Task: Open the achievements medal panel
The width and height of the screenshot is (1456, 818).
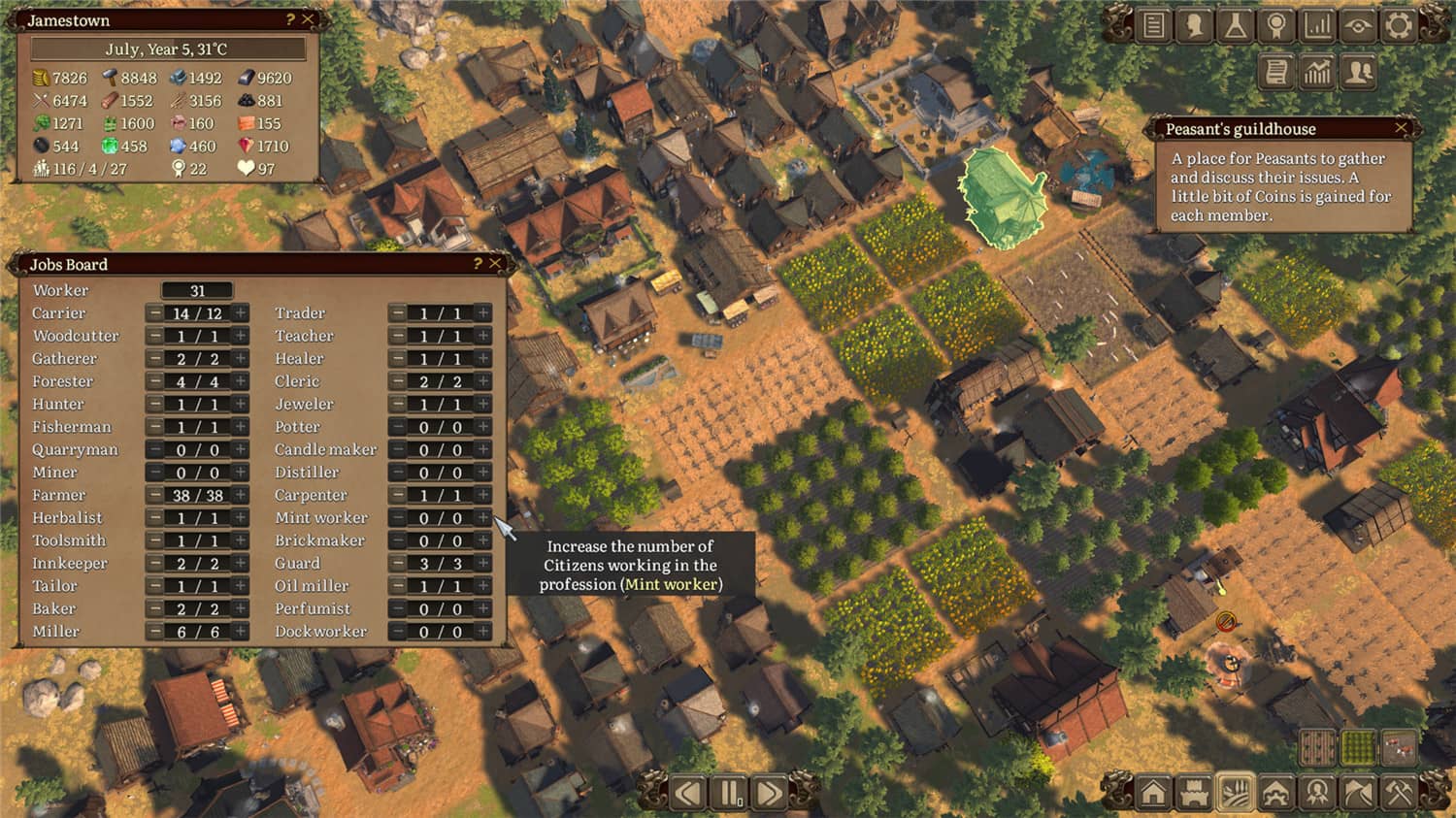Action: 1275,25
